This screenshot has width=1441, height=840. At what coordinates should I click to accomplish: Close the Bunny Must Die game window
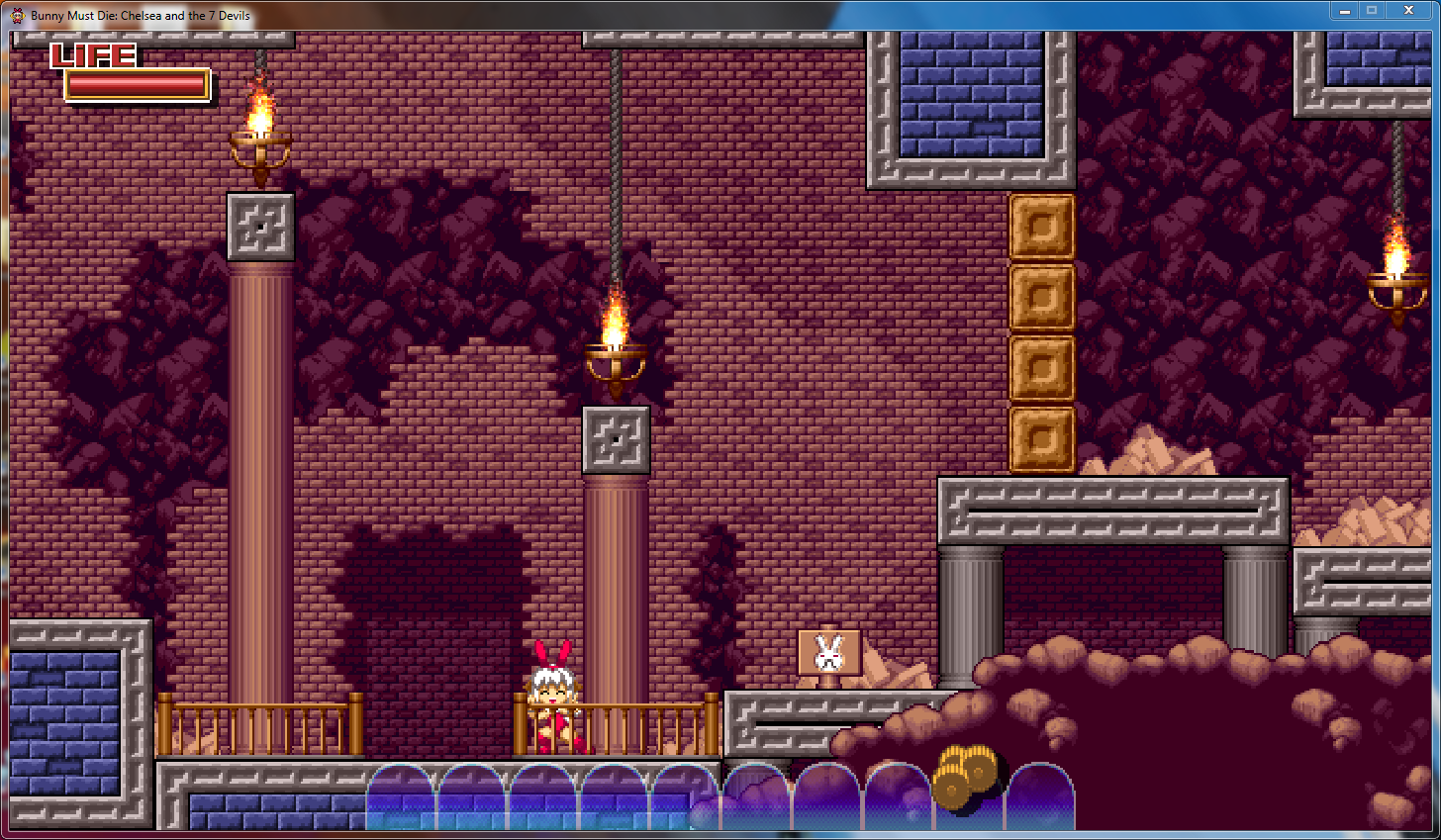click(1408, 11)
